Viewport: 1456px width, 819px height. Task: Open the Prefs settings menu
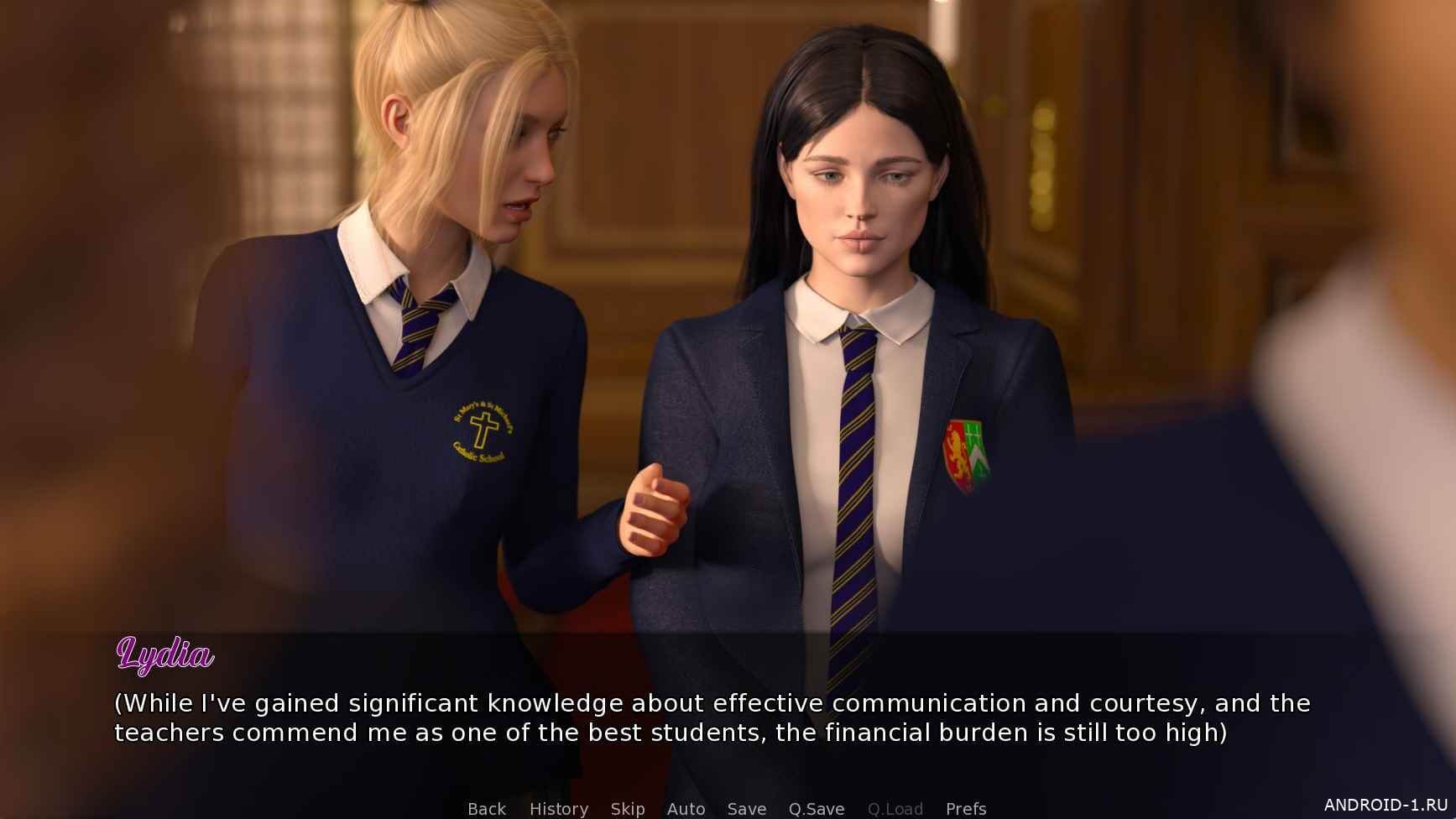click(x=965, y=809)
